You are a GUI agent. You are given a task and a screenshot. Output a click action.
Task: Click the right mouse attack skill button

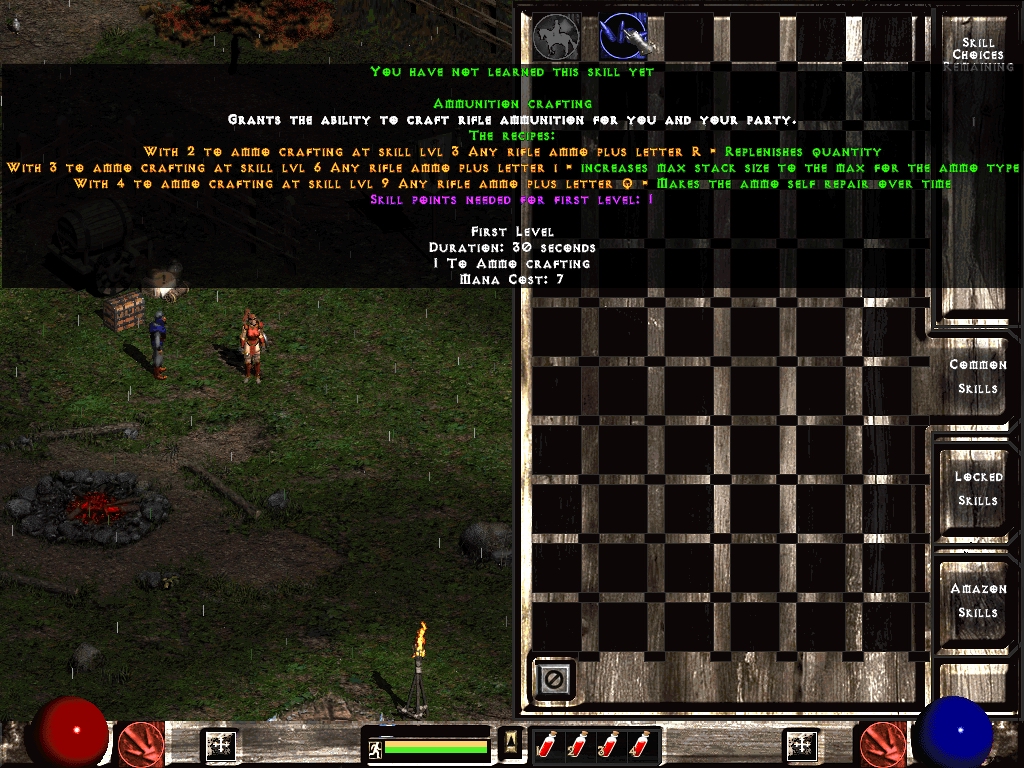coord(883,744)
